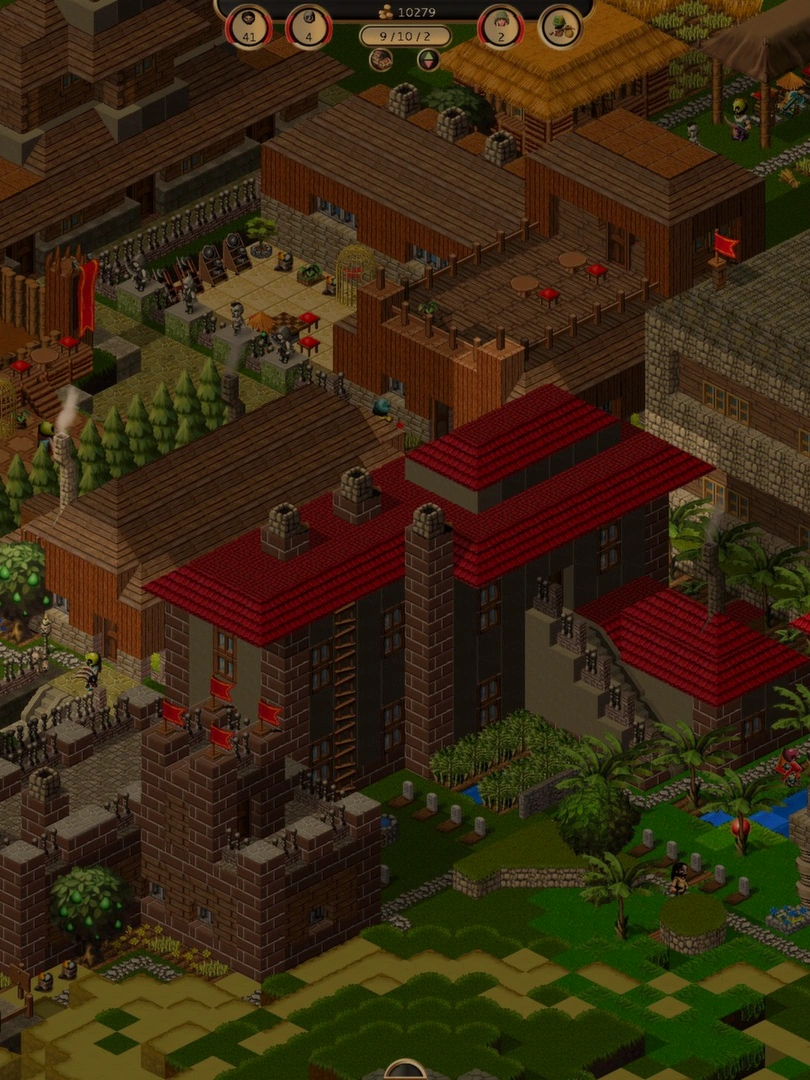Open the treasure chest stockpile button
Viewport: 810px width, 1080px height.
pyautogui.click(x=381, y=60)
